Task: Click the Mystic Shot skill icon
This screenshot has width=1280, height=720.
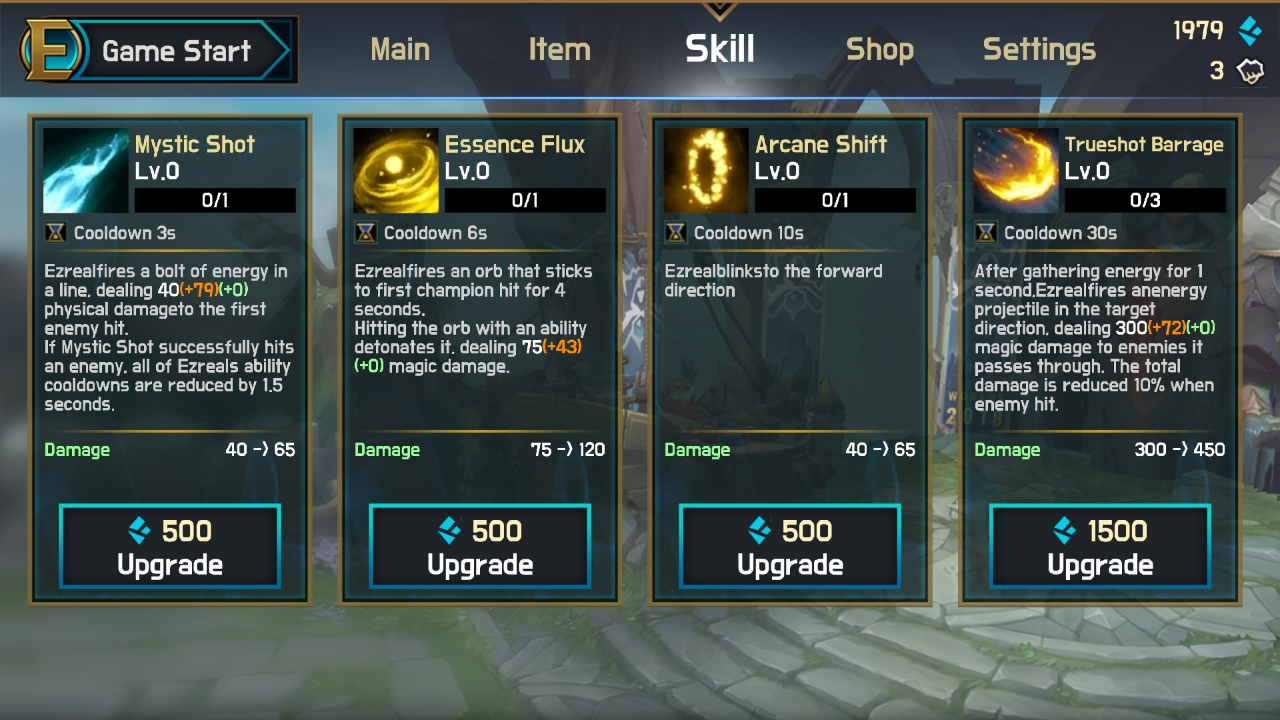Action: point(86,170)
